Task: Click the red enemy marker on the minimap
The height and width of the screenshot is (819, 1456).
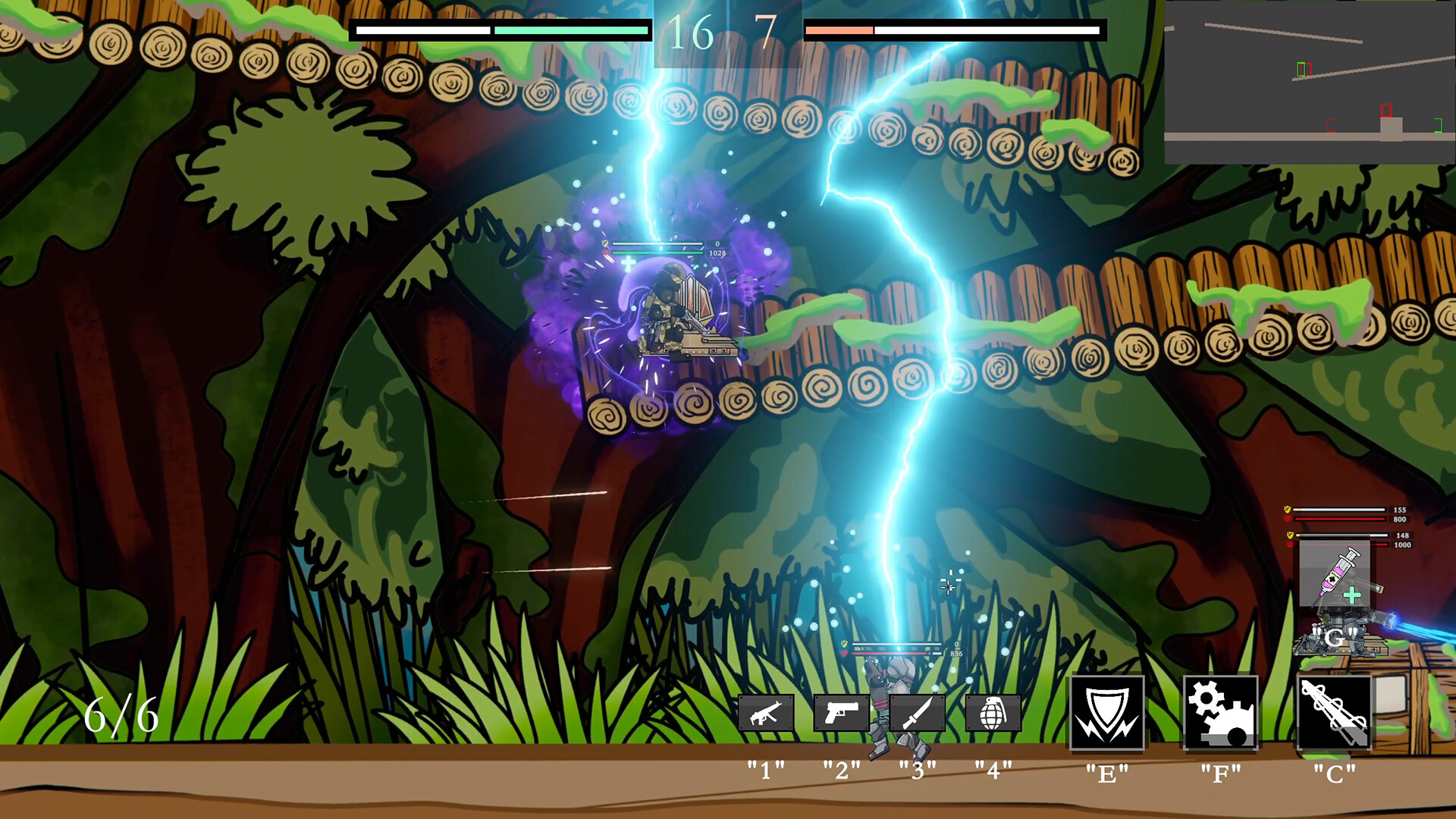Action: 1386,110
